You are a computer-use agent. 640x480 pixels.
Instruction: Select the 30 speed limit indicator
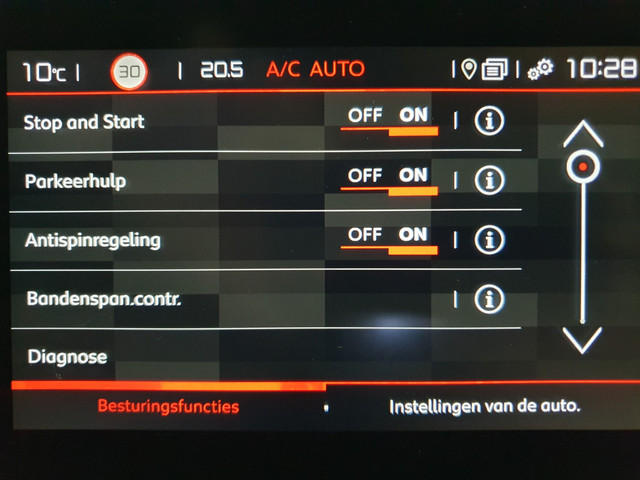129,71
